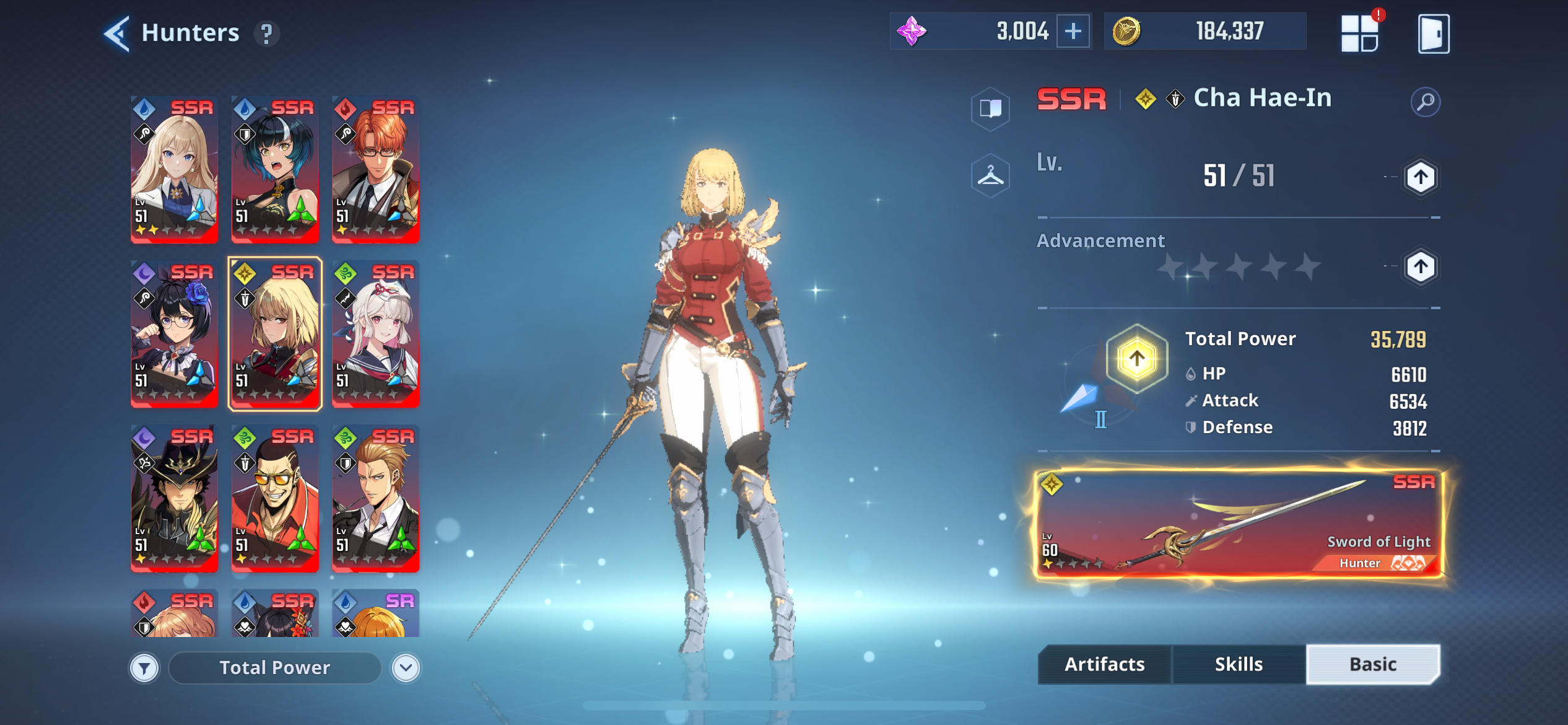Open the hunter archive book icon

click(990, 109)
